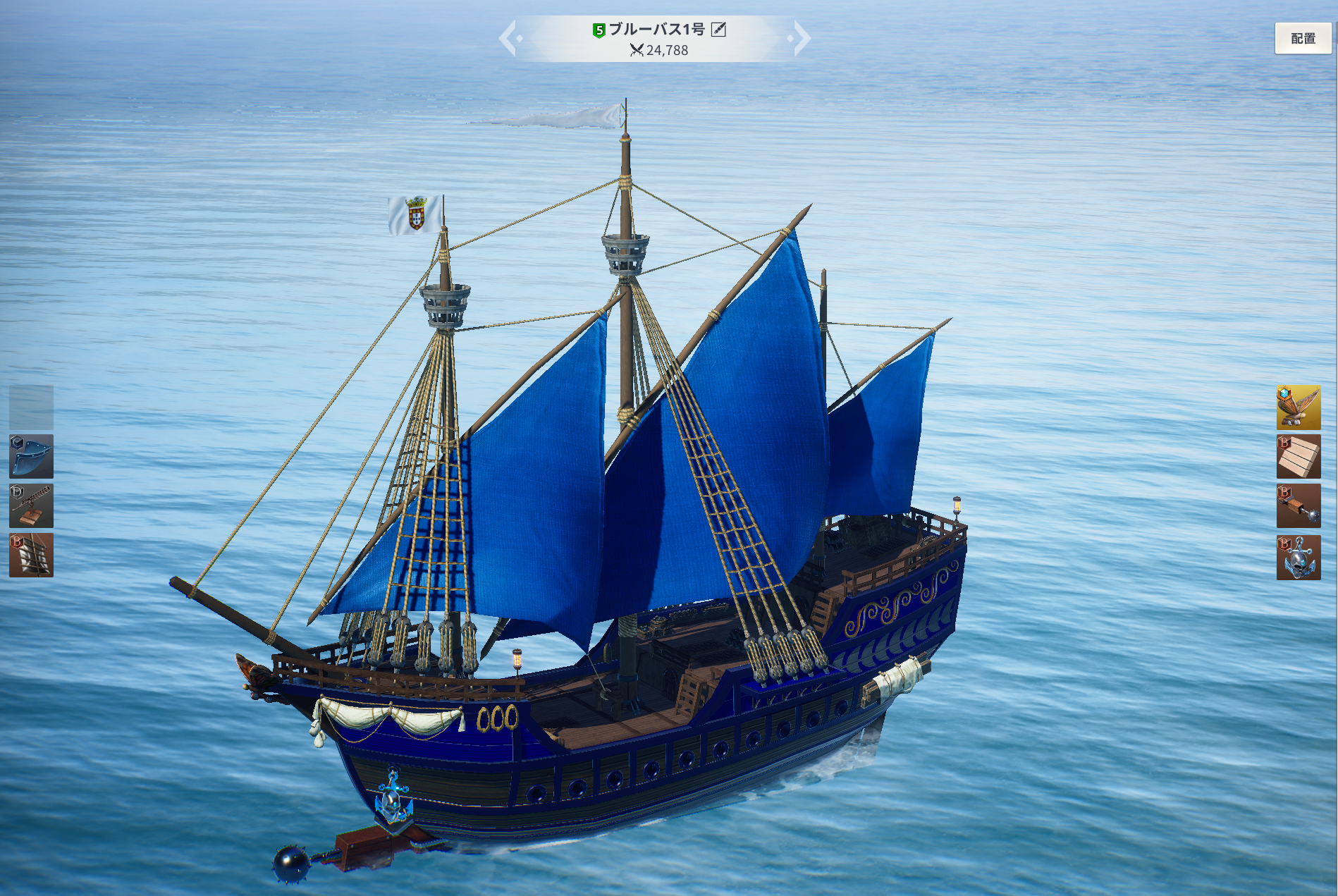Viewport: 1338px width, 896px height.
Task: Open the skull anchor equipment slot
Action: [1298, 557]
